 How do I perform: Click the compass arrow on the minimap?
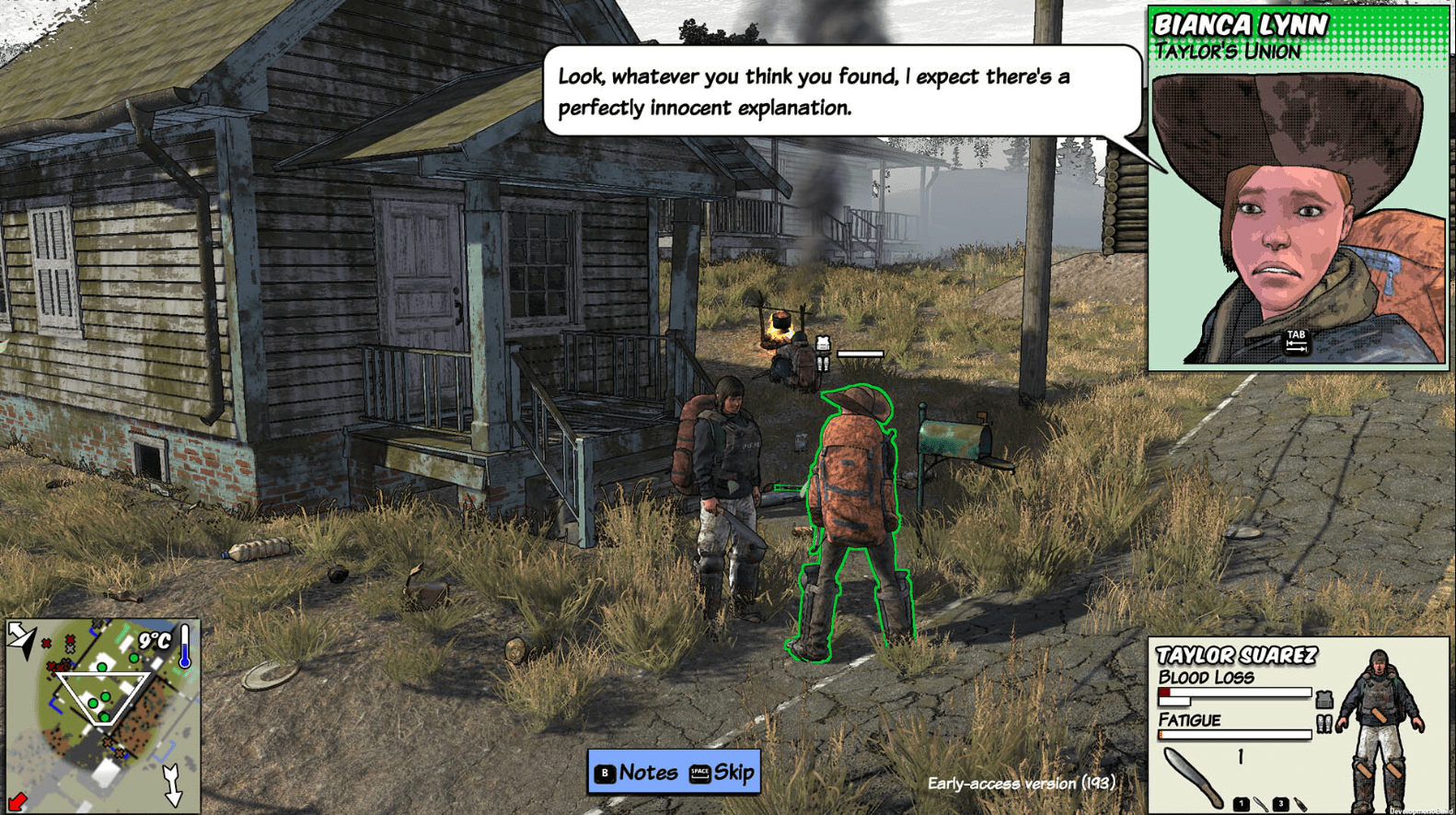click(x=21, y=637)
